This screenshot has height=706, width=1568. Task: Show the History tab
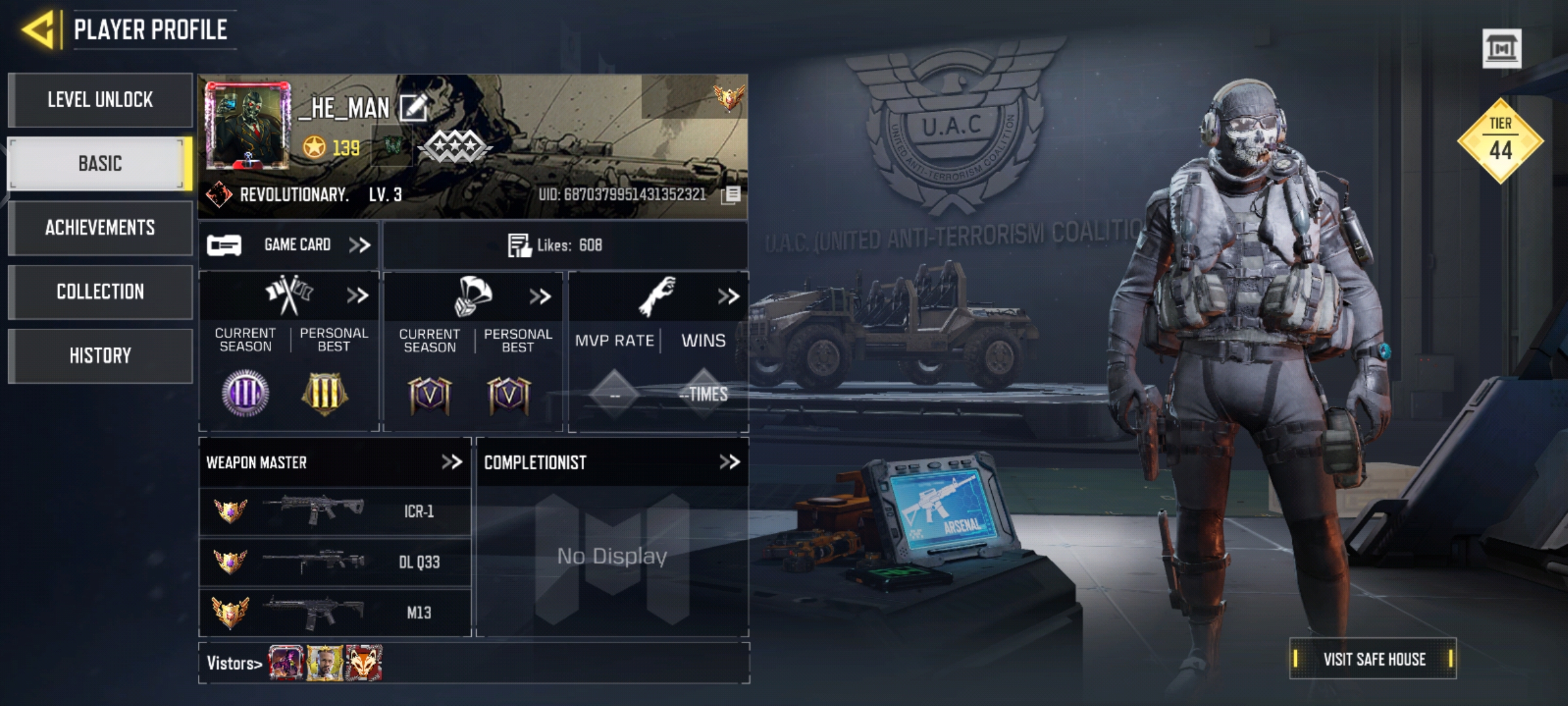point(100,356)
